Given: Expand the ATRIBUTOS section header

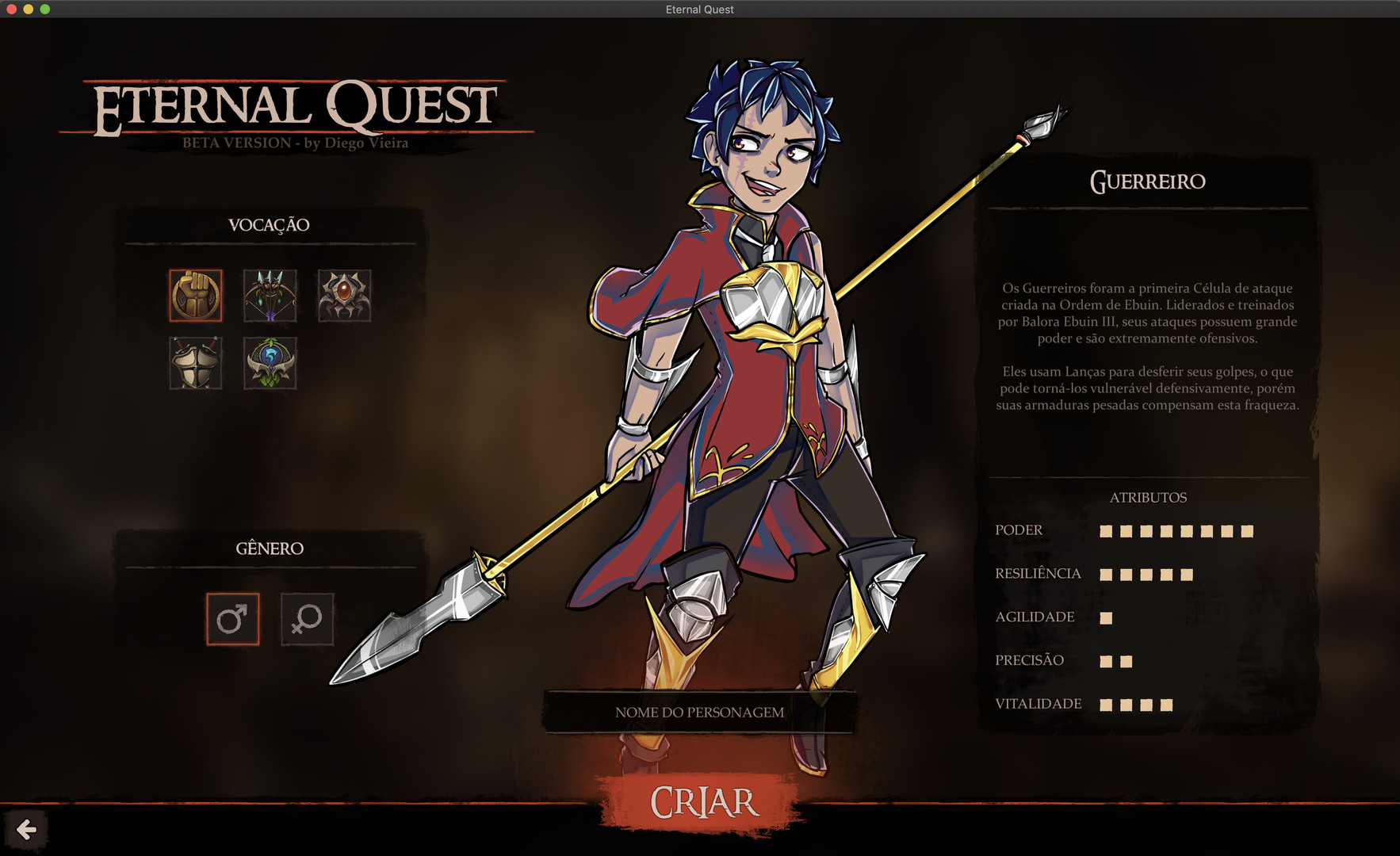Looking at the screenshot, I should (1149, 498).
